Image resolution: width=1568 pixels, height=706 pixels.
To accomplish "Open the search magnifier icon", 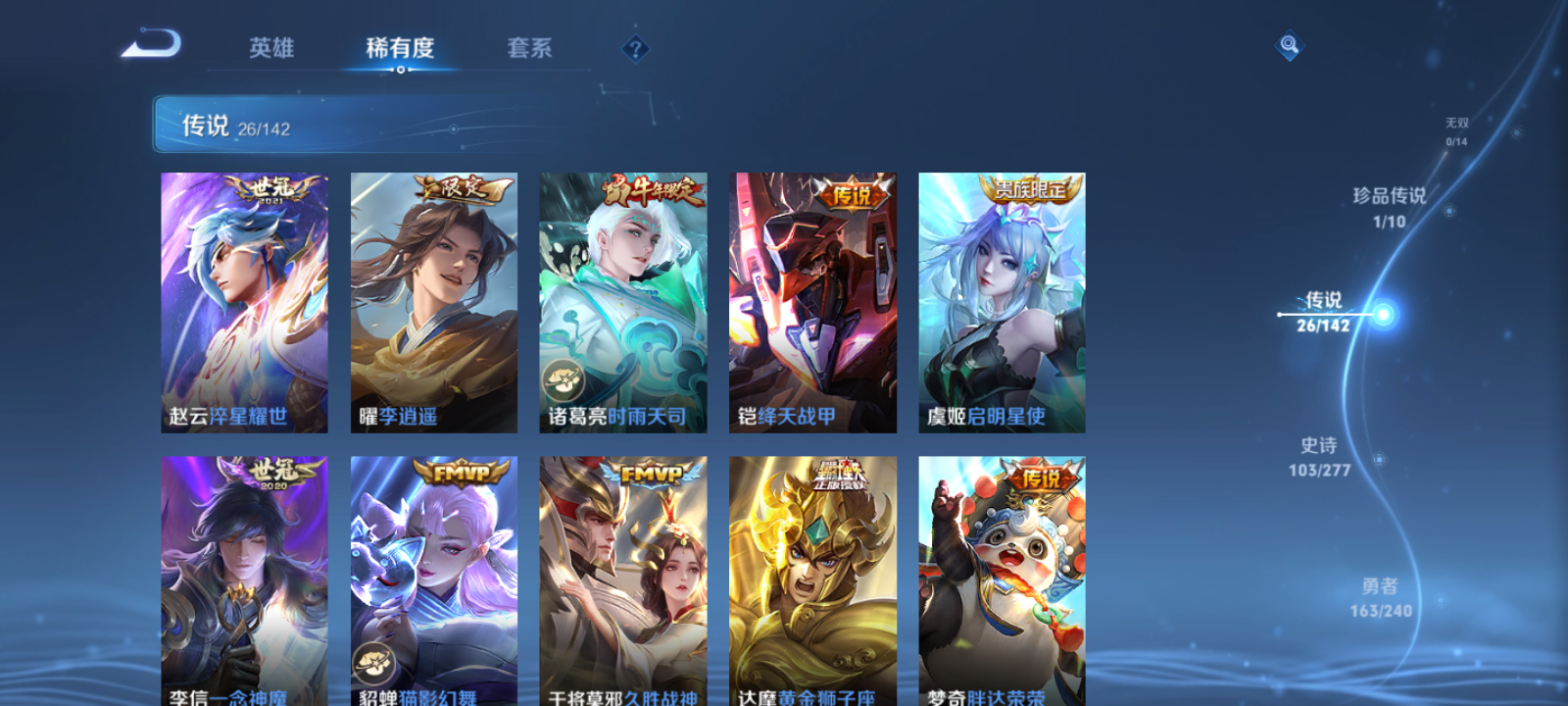I will click(1288, 43).
